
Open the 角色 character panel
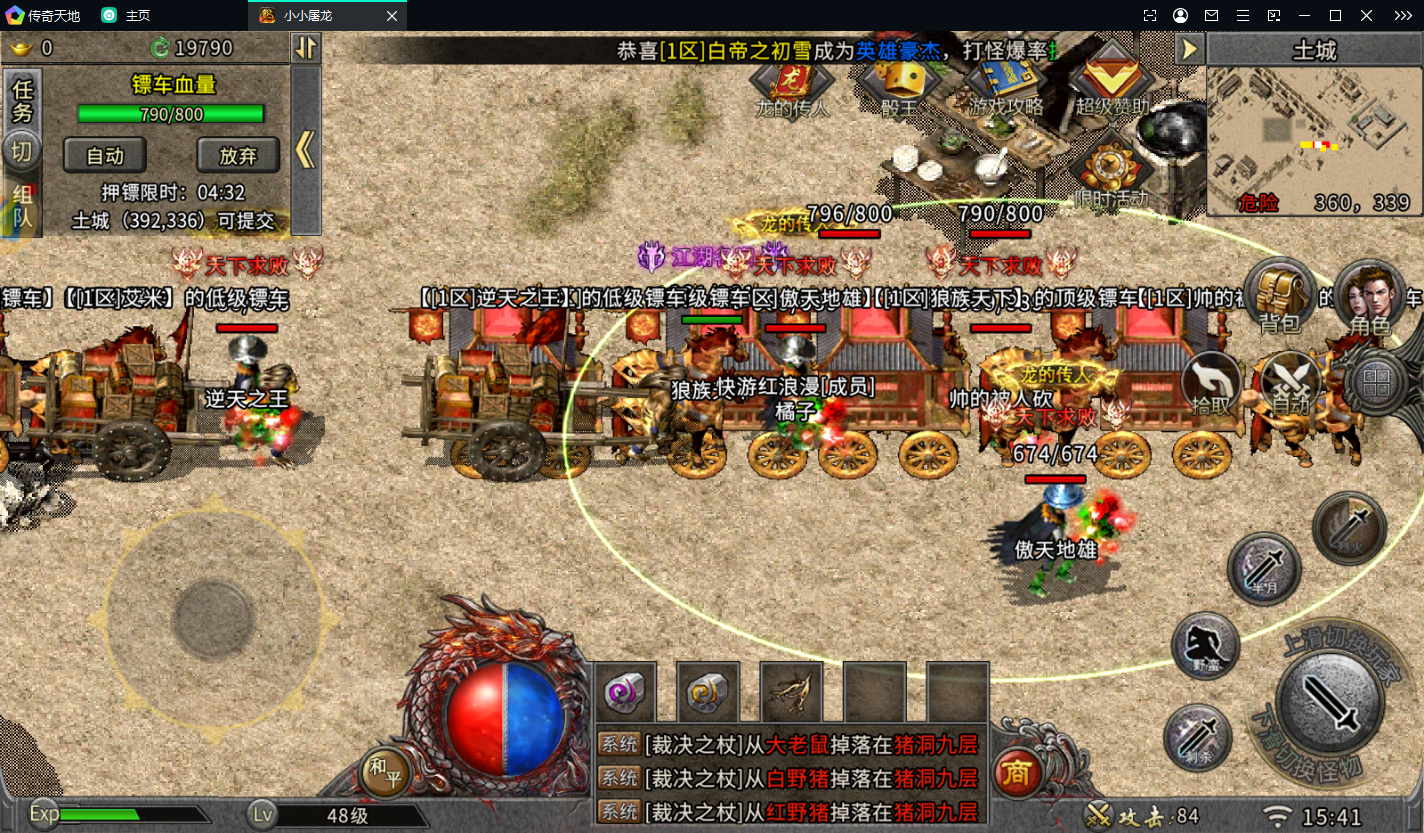[x=1370, y=294]
